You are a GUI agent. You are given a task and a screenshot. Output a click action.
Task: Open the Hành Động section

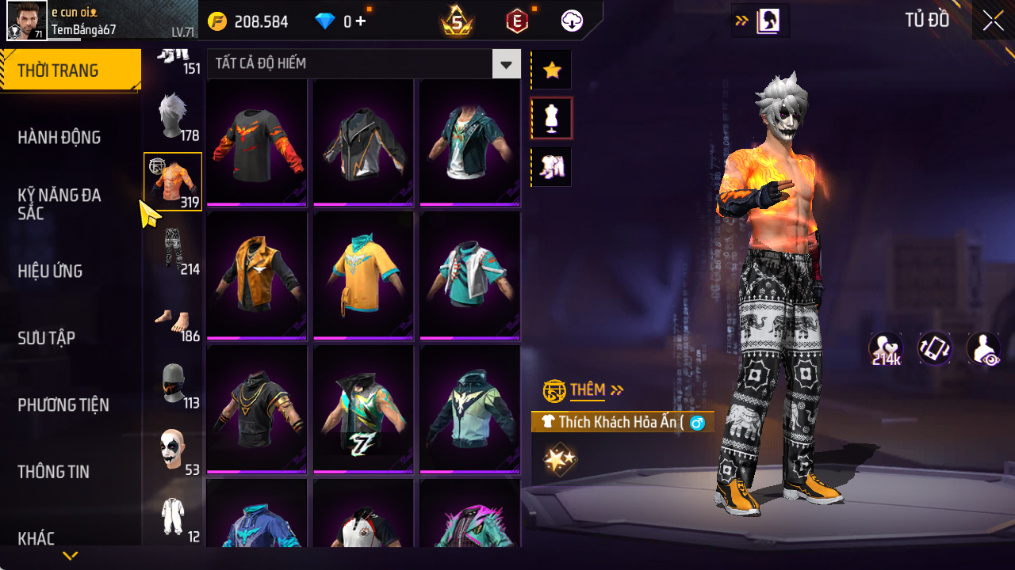pyautogui.click(x=60, y=137)
